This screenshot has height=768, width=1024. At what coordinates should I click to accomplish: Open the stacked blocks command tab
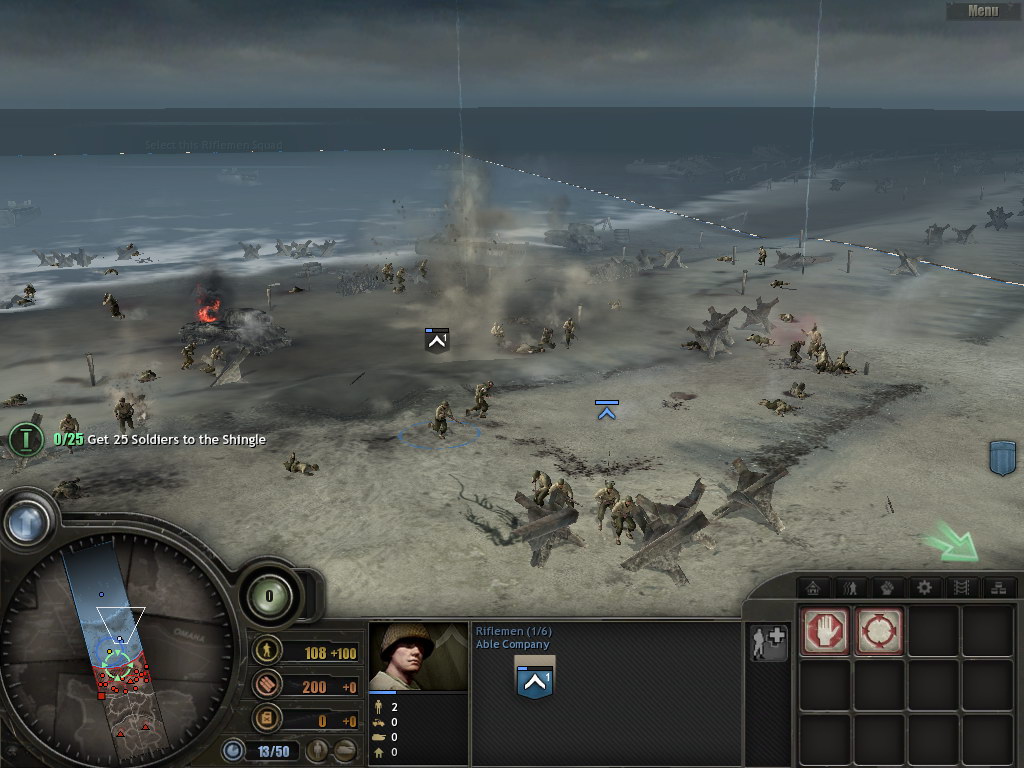996,587
